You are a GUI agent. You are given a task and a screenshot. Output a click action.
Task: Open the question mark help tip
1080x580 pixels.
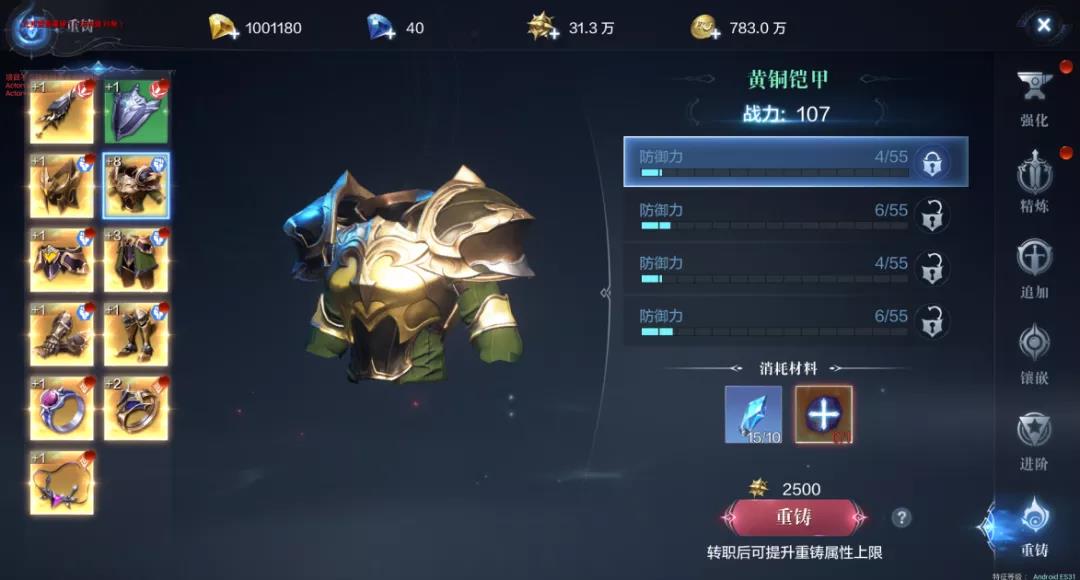[x=901, y=517]
